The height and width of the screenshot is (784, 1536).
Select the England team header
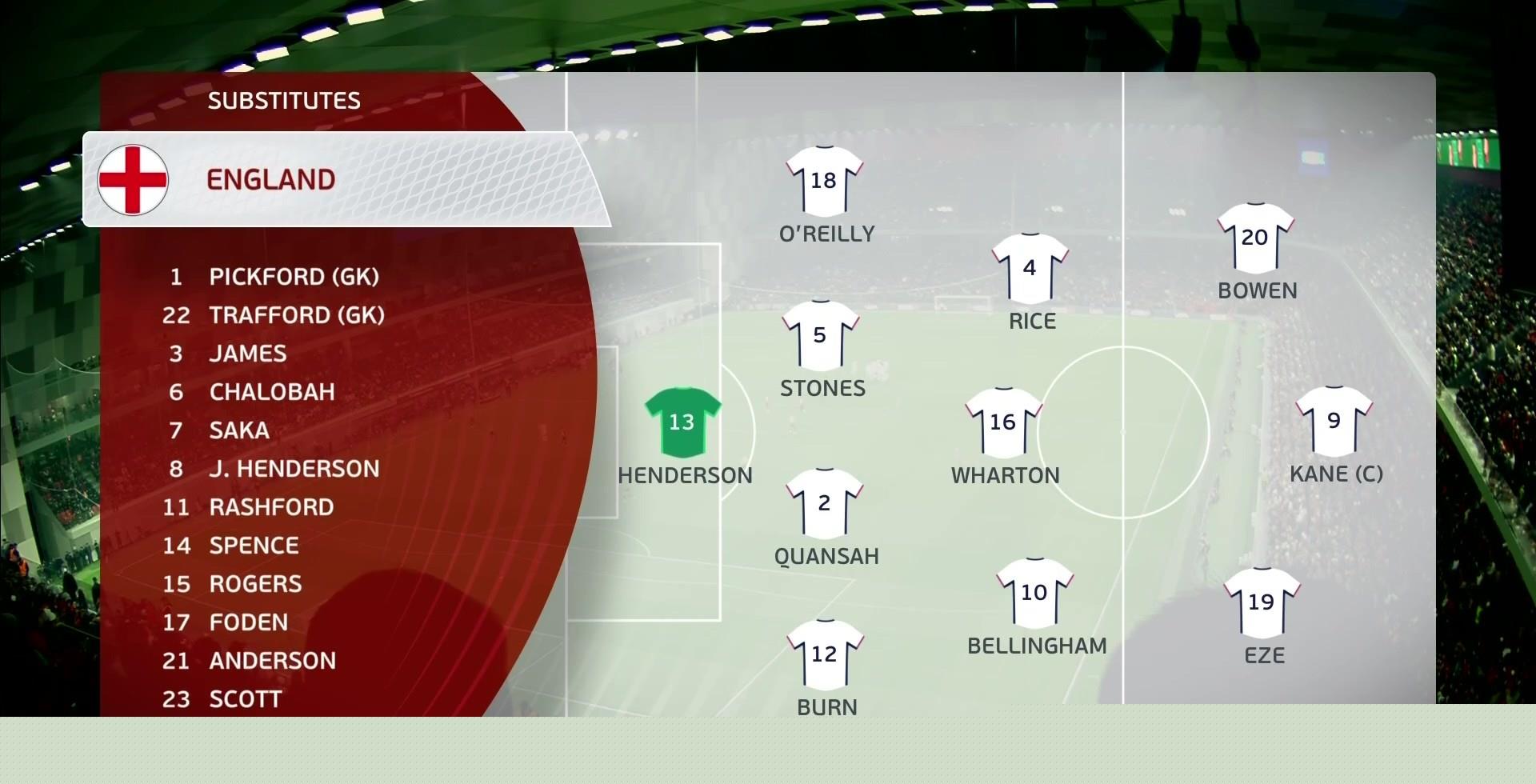click(270, 179)
